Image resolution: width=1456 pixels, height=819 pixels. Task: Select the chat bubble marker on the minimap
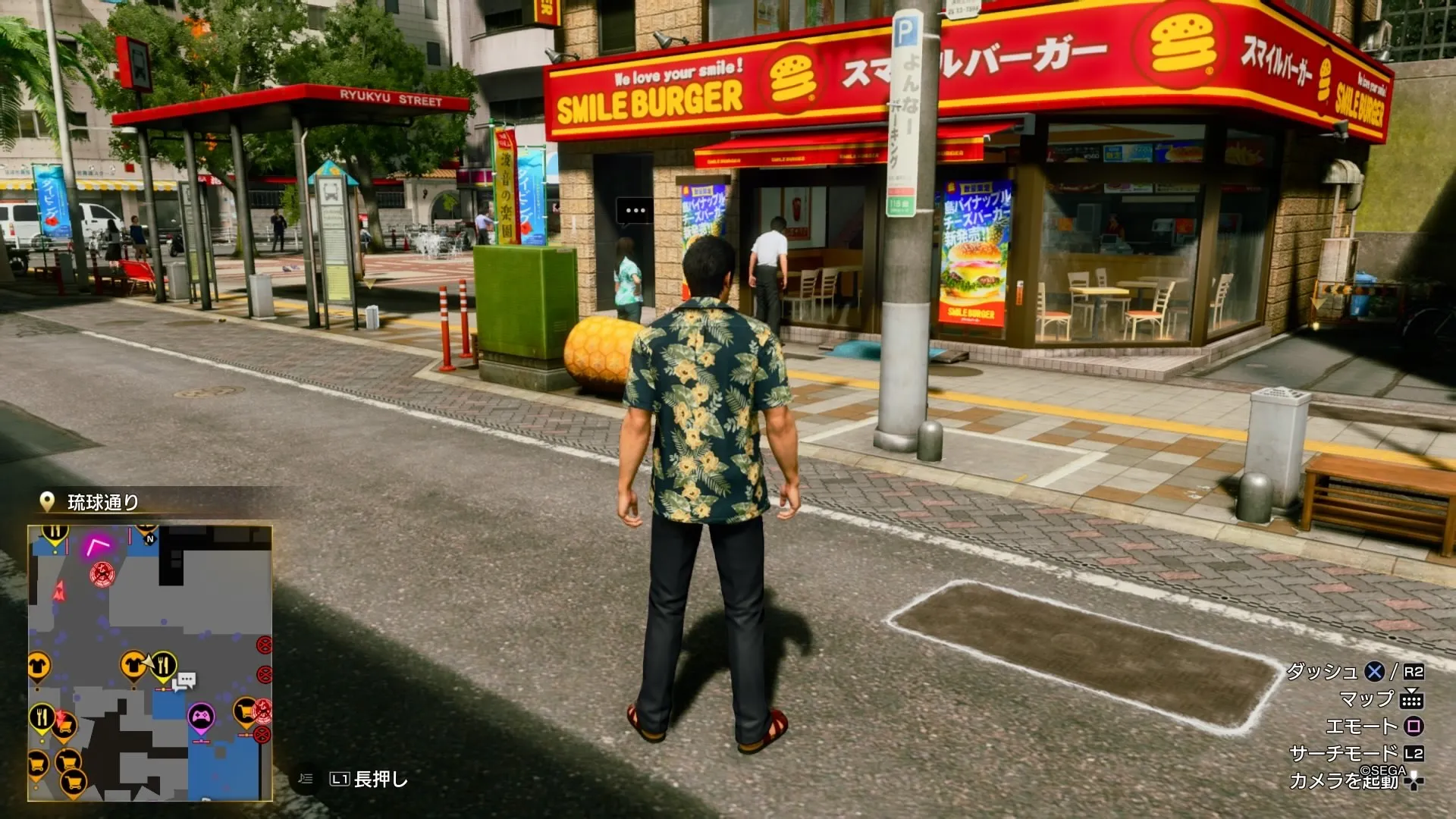tap(185, 680)
